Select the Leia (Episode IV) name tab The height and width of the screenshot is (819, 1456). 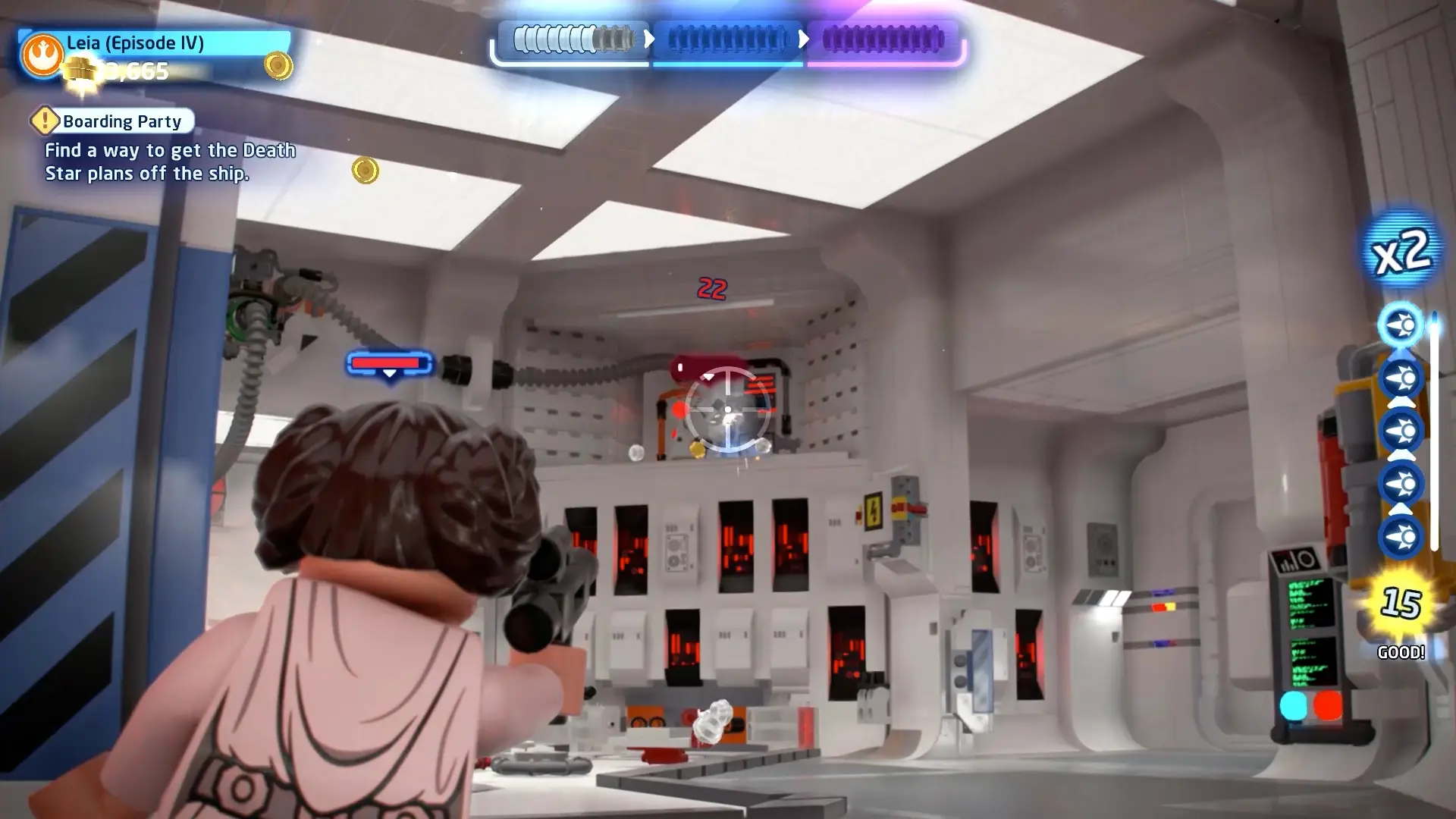(135, 43)
